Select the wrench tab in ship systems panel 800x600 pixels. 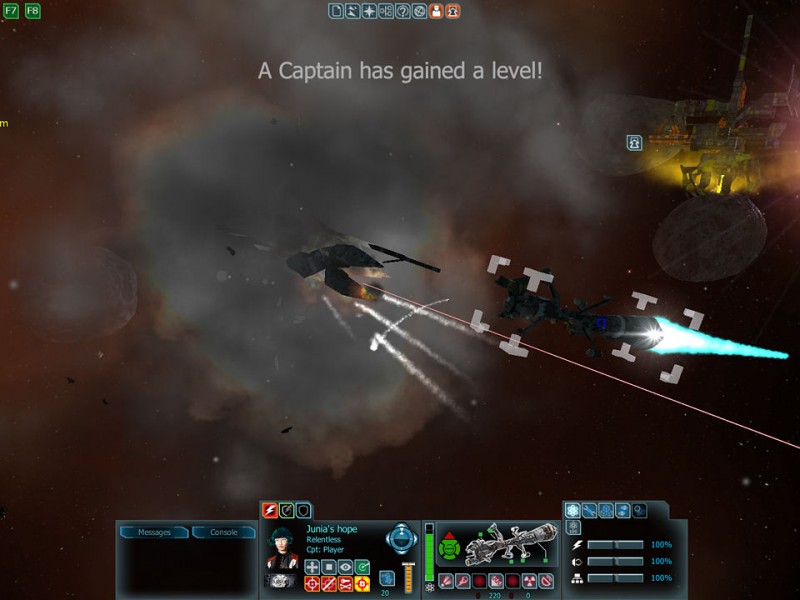click(x=590, y=510)
